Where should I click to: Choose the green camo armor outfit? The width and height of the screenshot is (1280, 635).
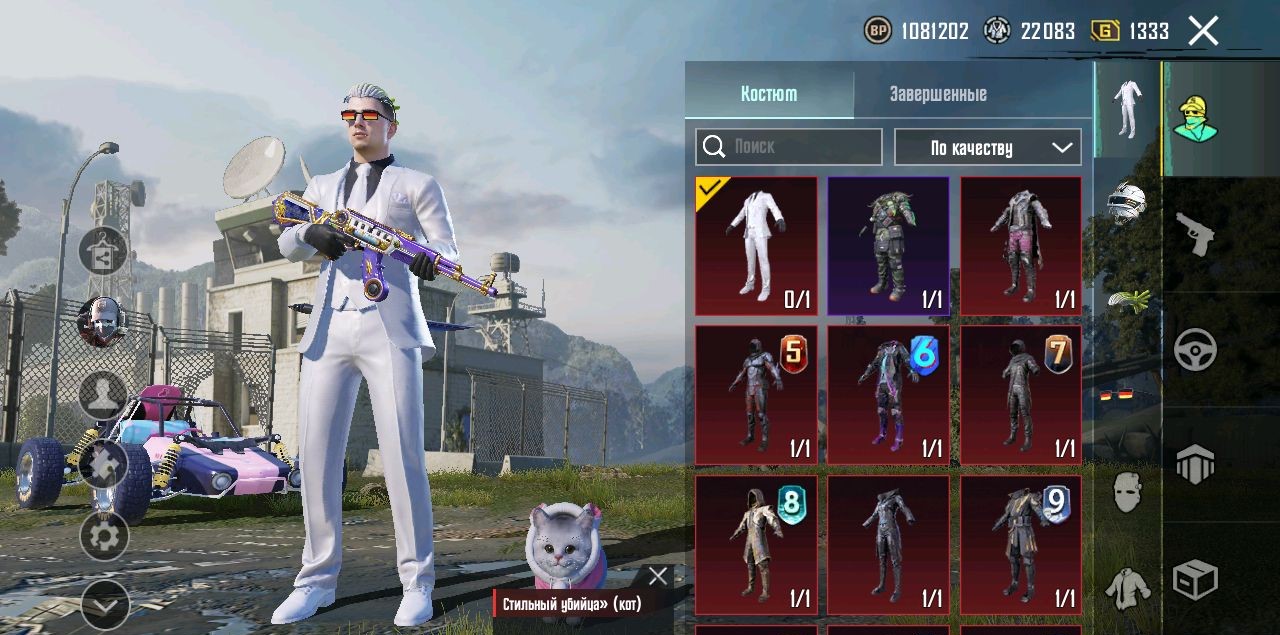click(x=888, y=246)
